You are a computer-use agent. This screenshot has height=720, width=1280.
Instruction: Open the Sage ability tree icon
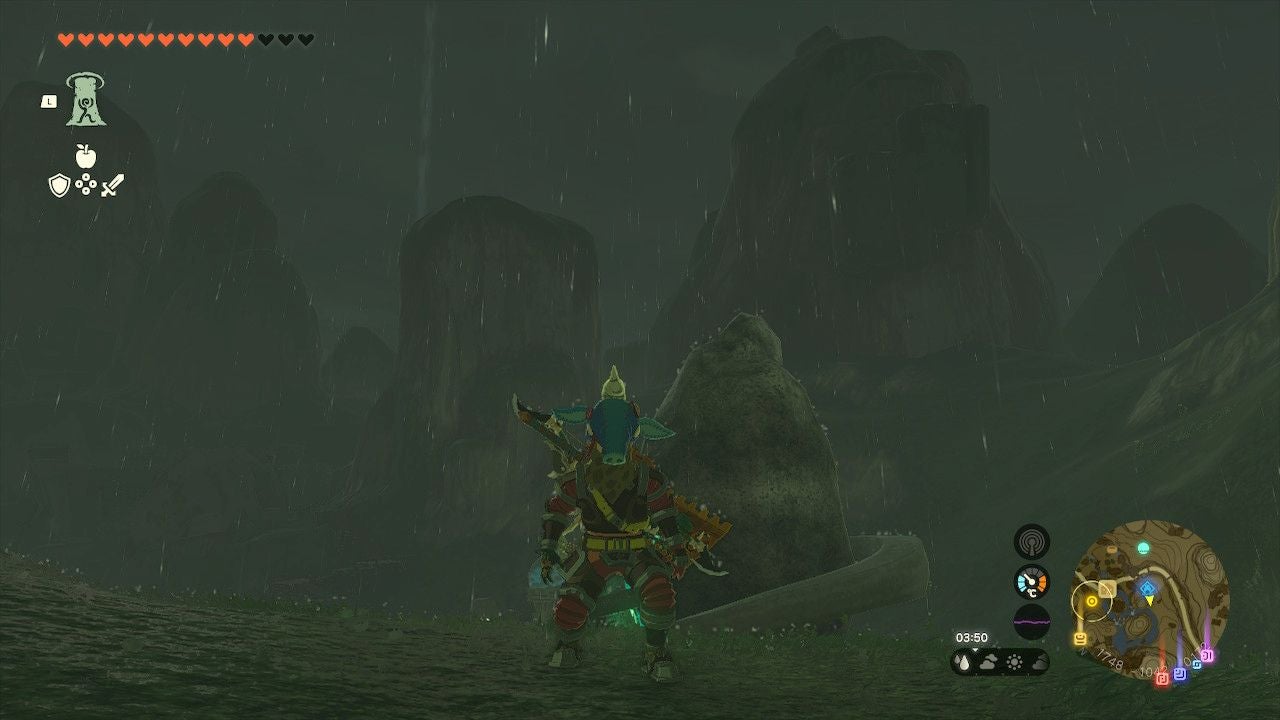[85, 99]
